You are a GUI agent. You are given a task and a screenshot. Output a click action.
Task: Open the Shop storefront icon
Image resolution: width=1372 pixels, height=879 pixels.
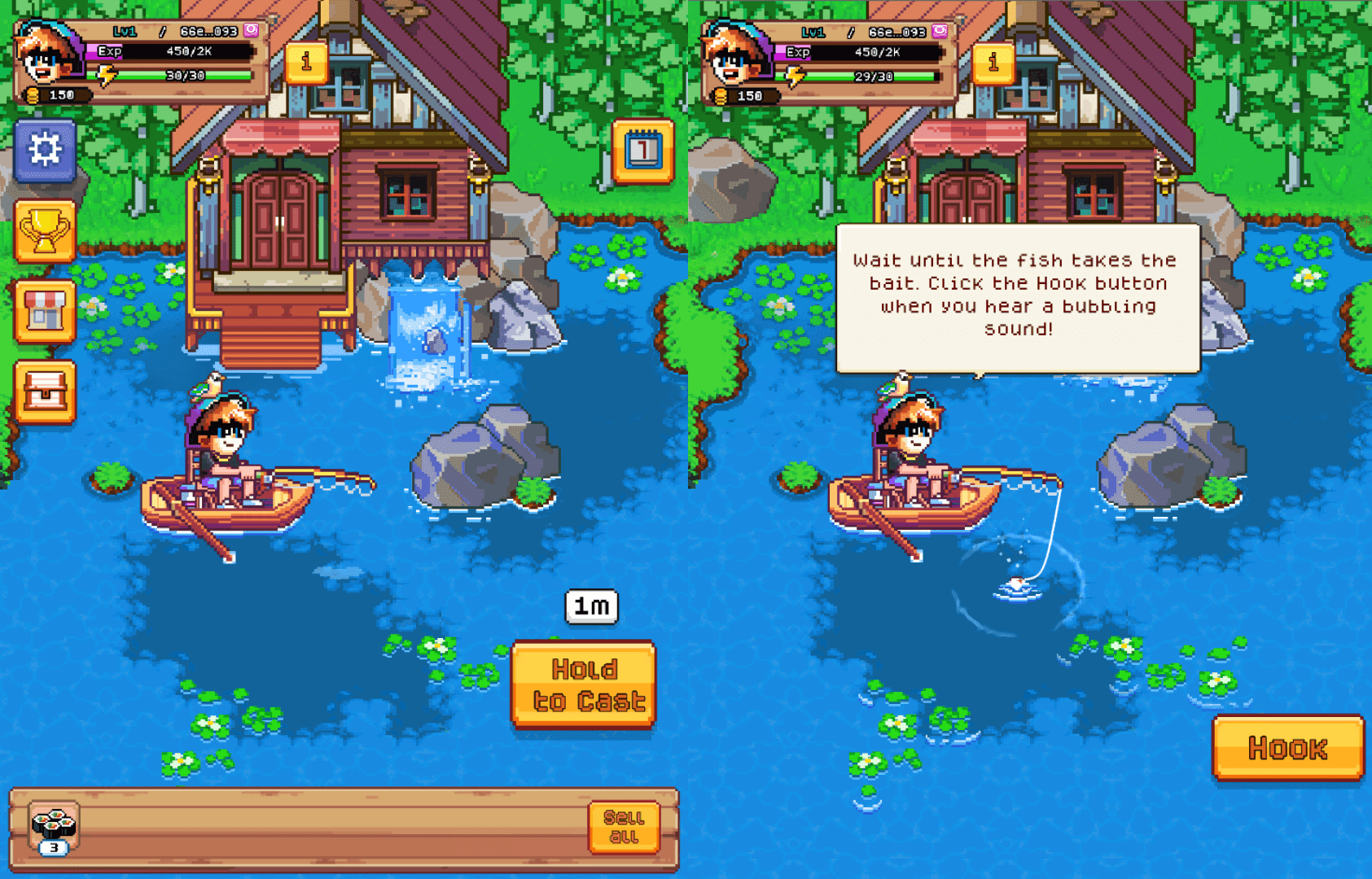coord(44,313)
